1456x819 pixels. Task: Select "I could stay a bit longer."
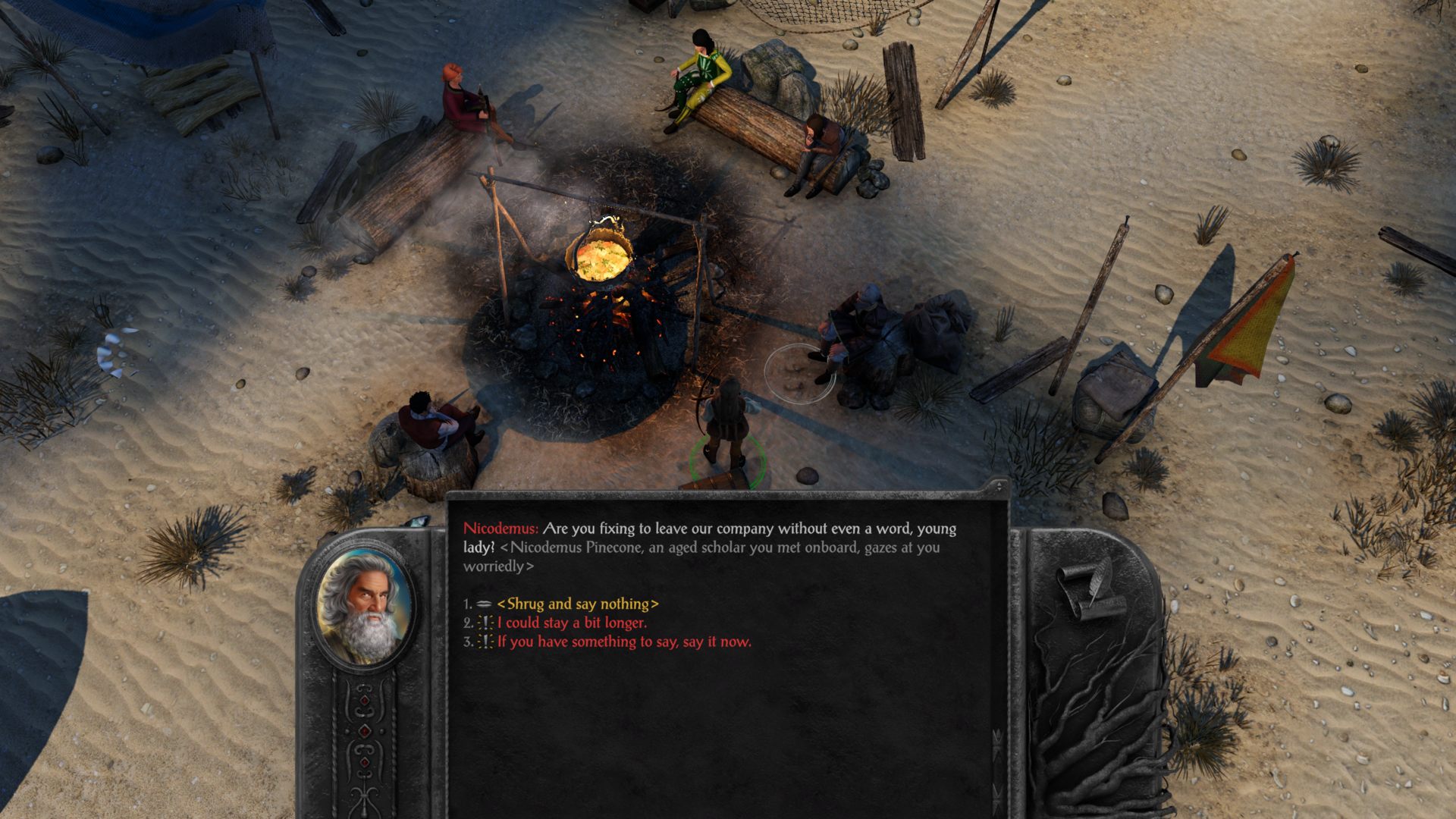(571, 623)
